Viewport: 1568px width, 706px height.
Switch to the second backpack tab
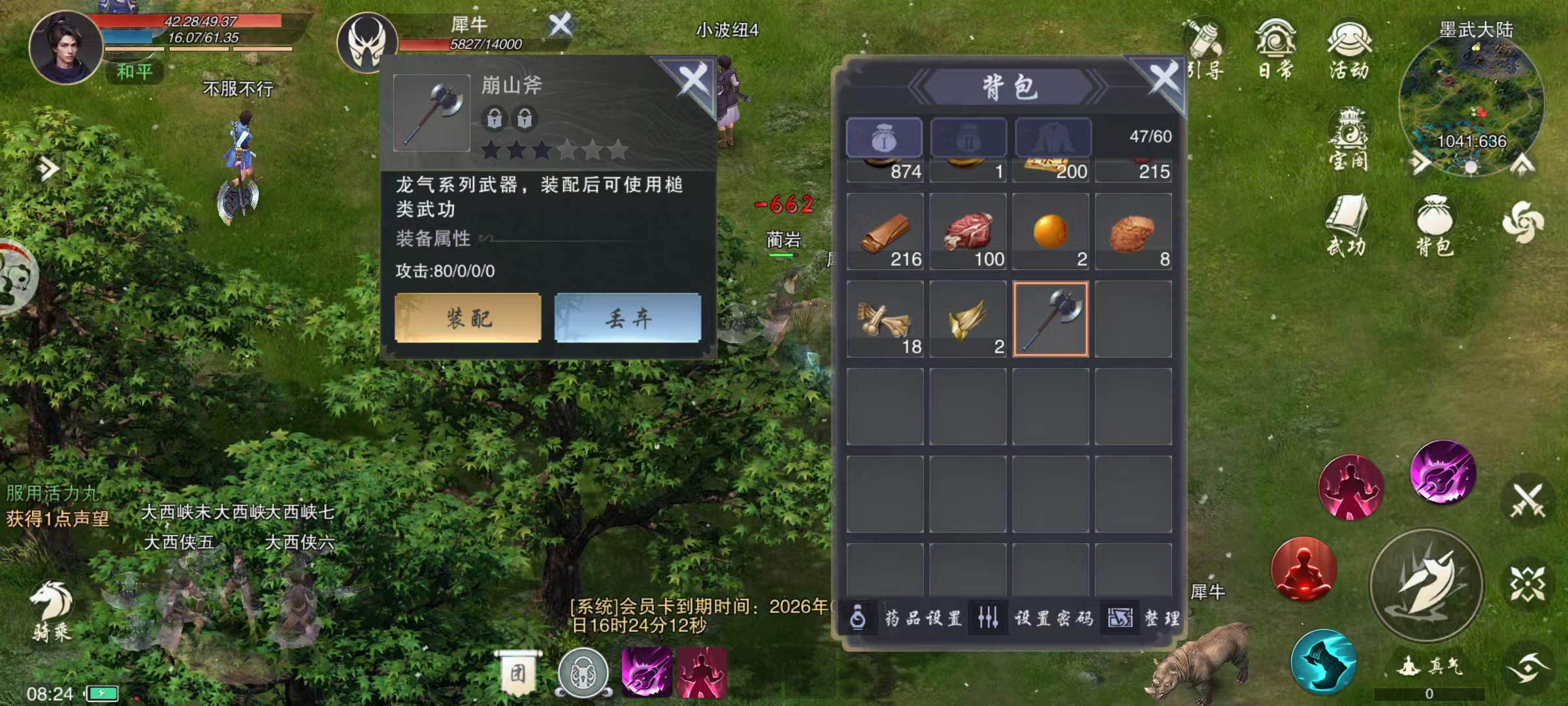968,137
